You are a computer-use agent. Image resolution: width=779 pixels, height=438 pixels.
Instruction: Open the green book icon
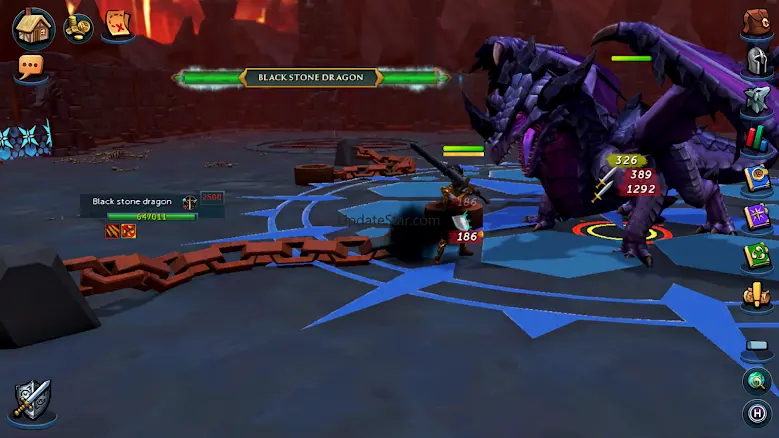(x=757, y=255)
